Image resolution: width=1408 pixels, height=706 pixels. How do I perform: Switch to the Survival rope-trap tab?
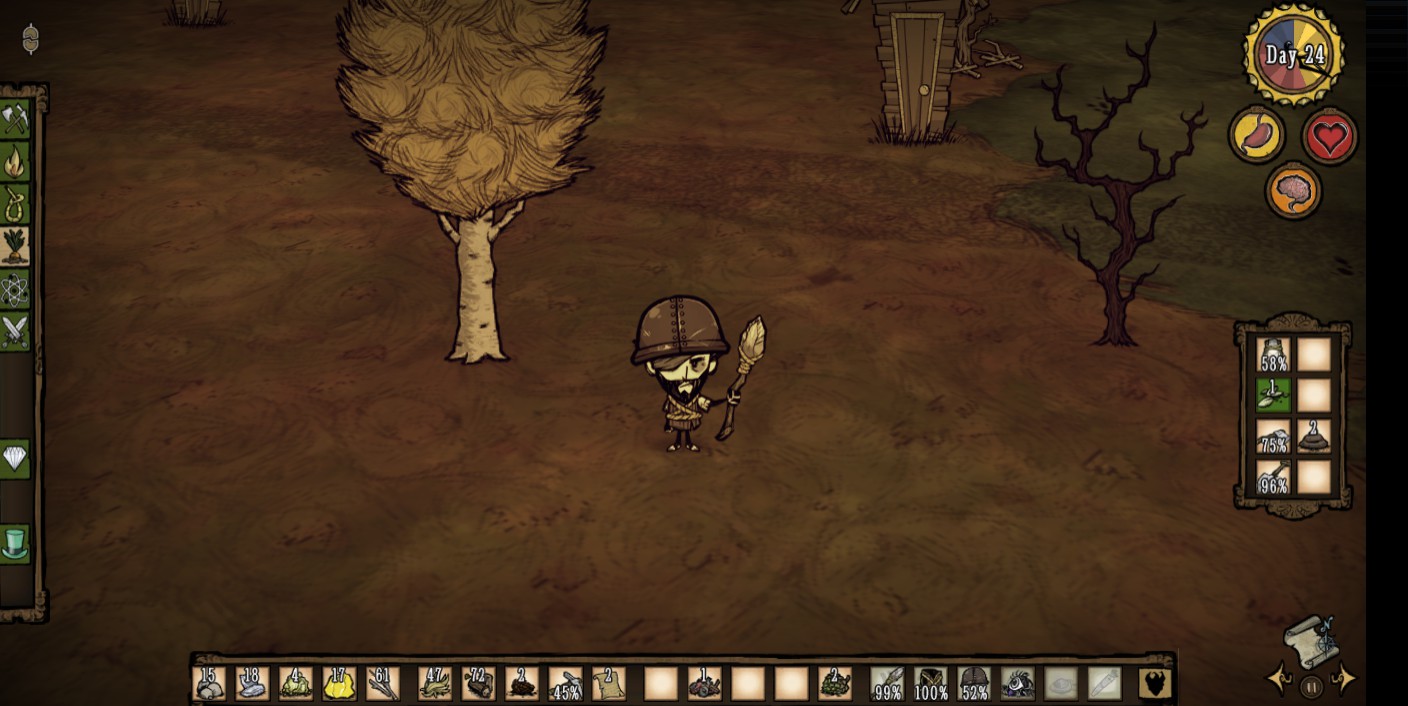coord(15,203)
